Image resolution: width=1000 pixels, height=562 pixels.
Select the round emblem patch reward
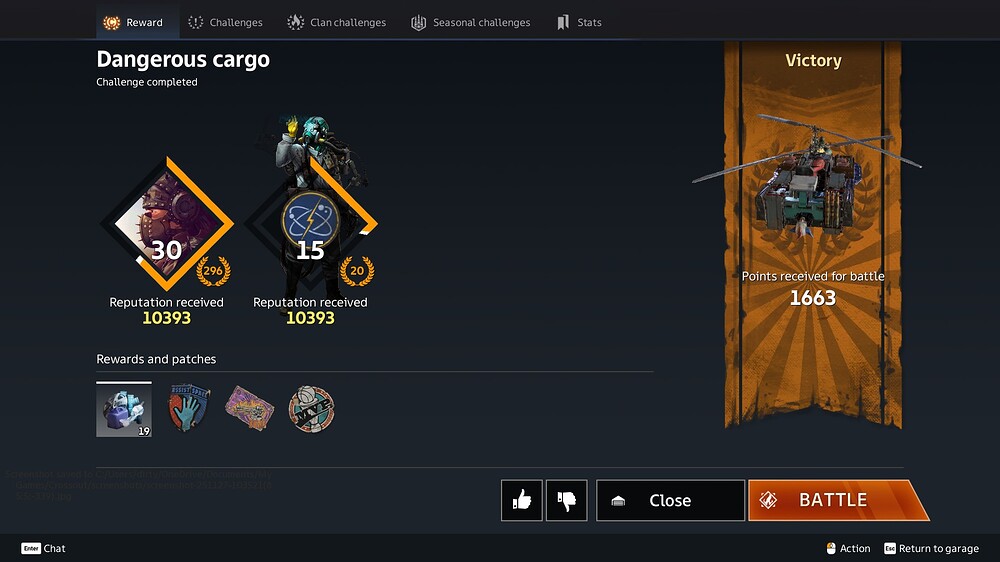coord(311,409)
